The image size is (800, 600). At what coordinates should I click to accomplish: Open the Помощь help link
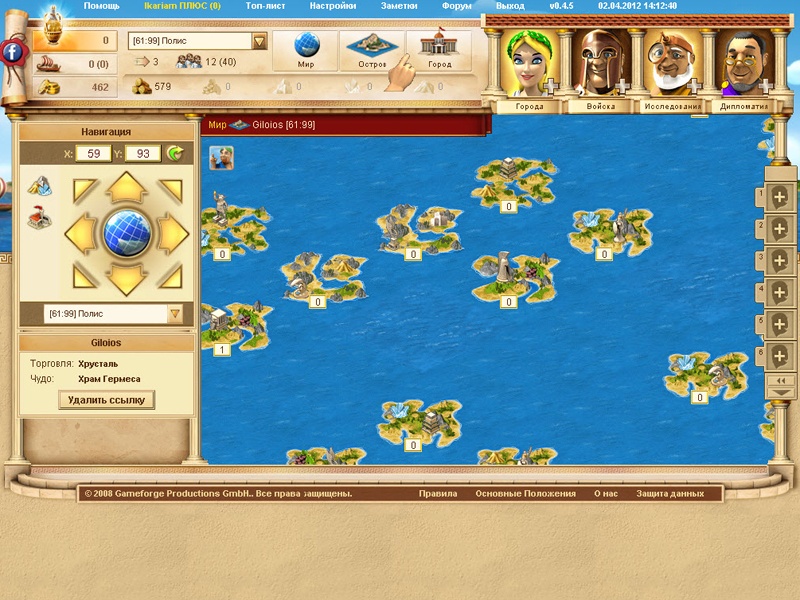click(101, 5)
